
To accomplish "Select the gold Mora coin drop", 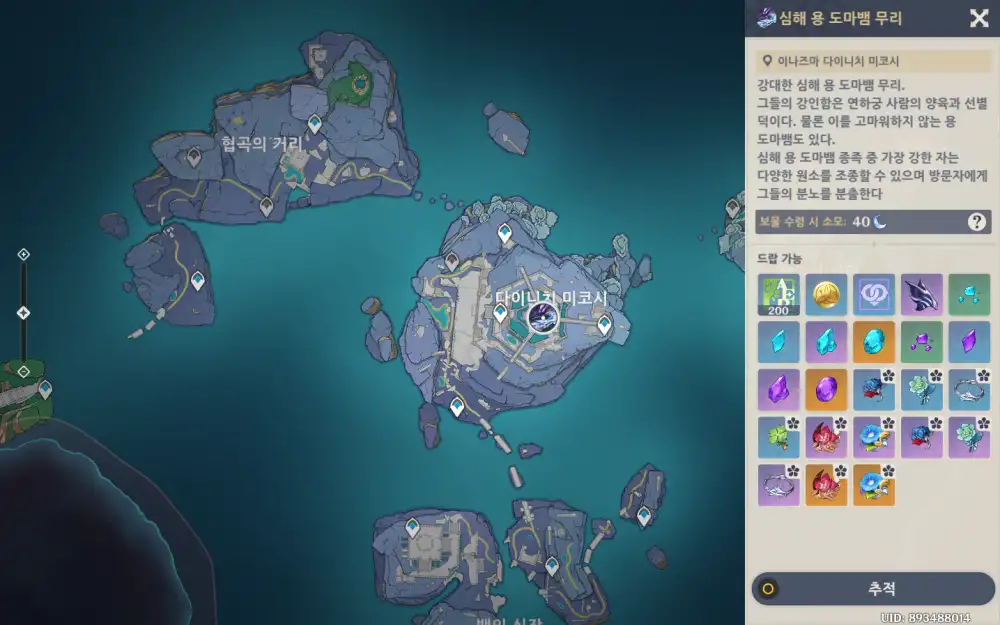I will [x=825, y=294].
